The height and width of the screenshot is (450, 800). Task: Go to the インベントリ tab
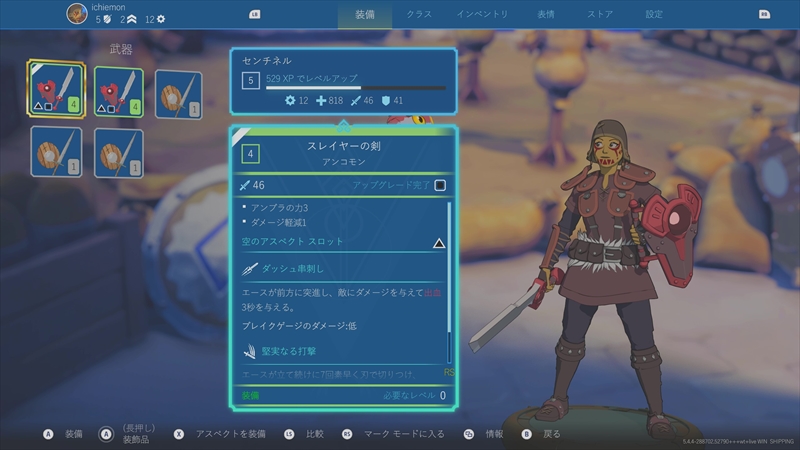point(482,14)
